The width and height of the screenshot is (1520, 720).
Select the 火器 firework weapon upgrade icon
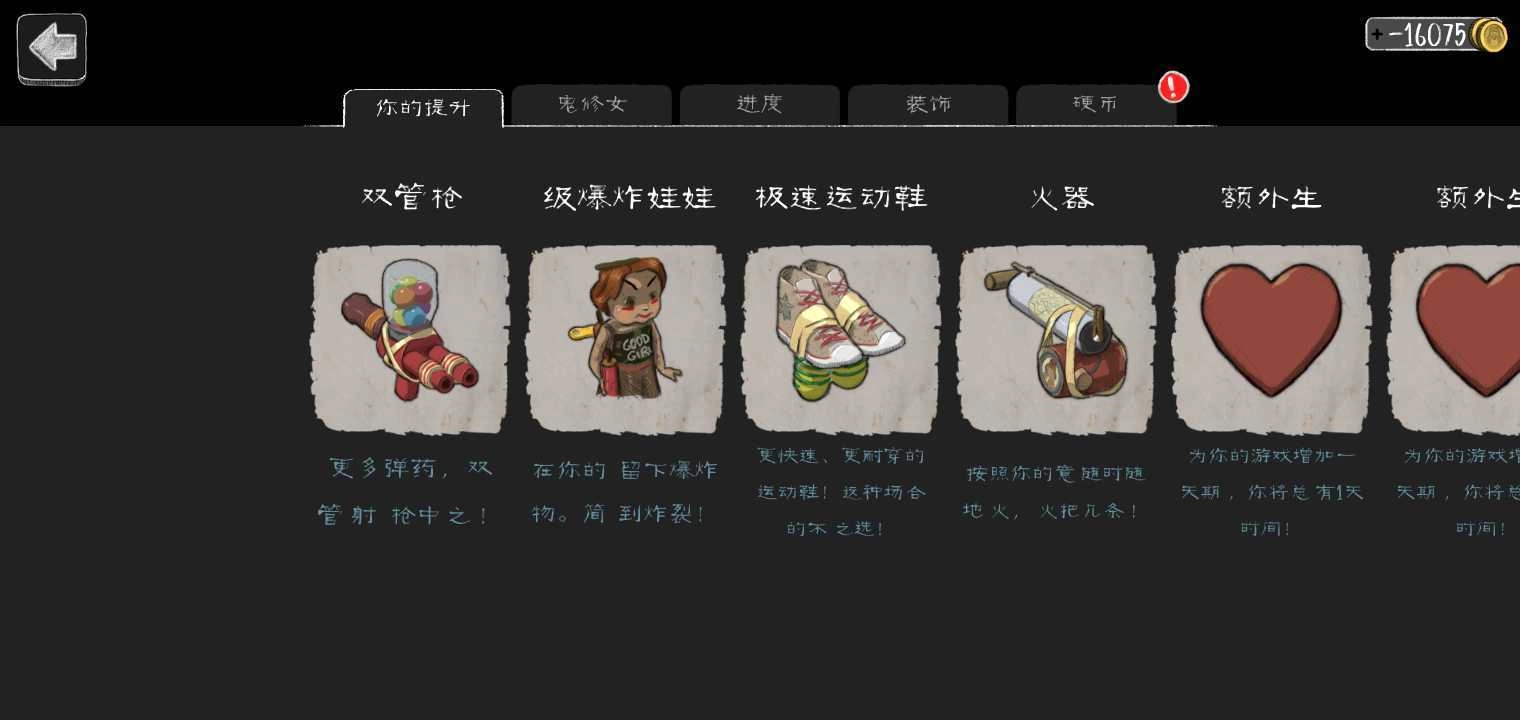pyautogui.click(x=1056, y=338)
